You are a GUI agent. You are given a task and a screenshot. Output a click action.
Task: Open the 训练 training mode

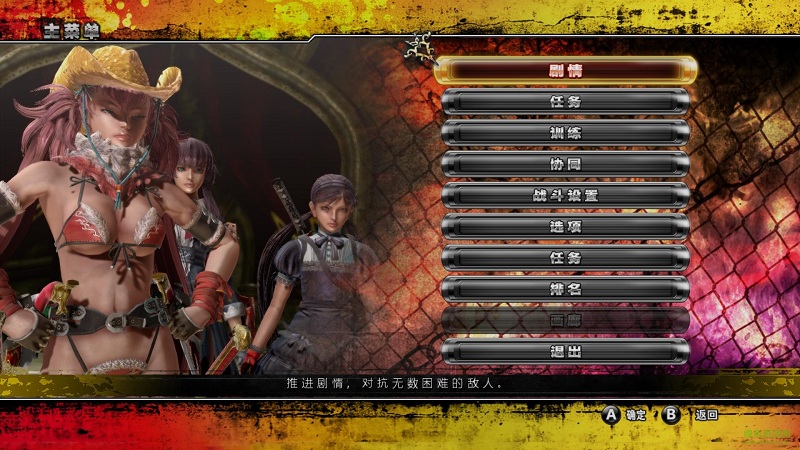pos(566,133)
